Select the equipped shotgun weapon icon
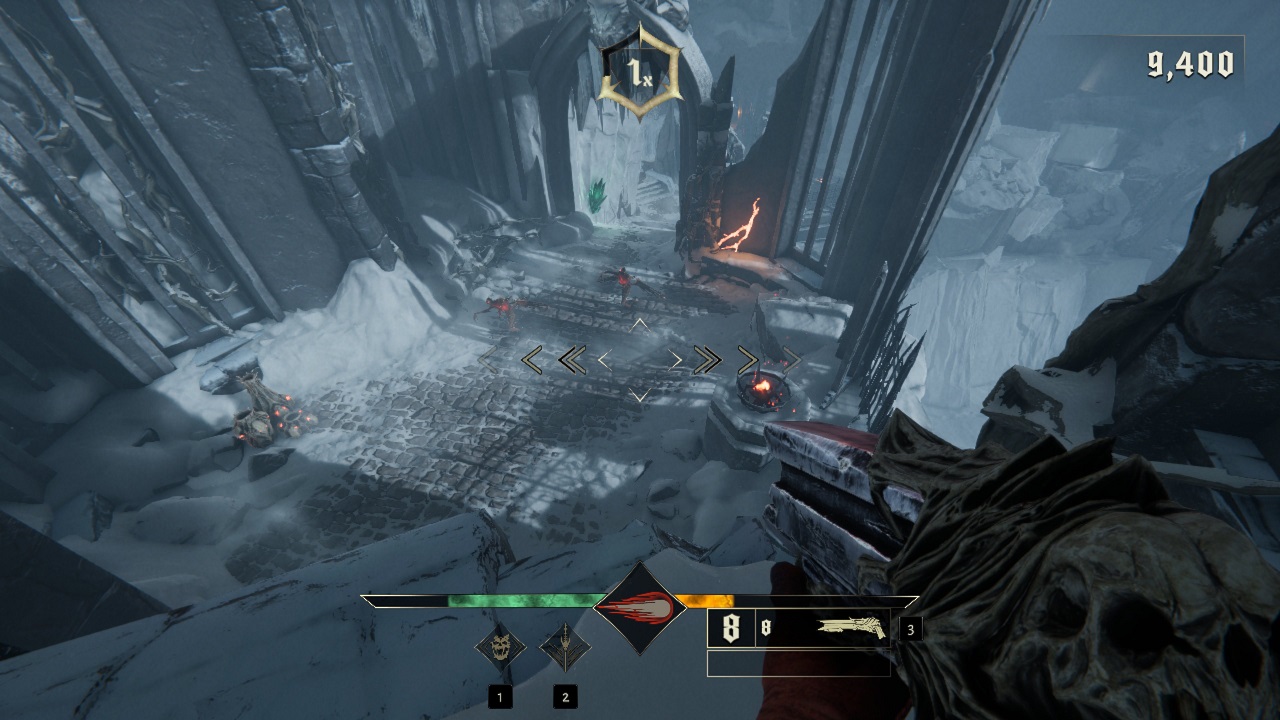This screenshot has height=720, width=1280. tap(852, 628)
